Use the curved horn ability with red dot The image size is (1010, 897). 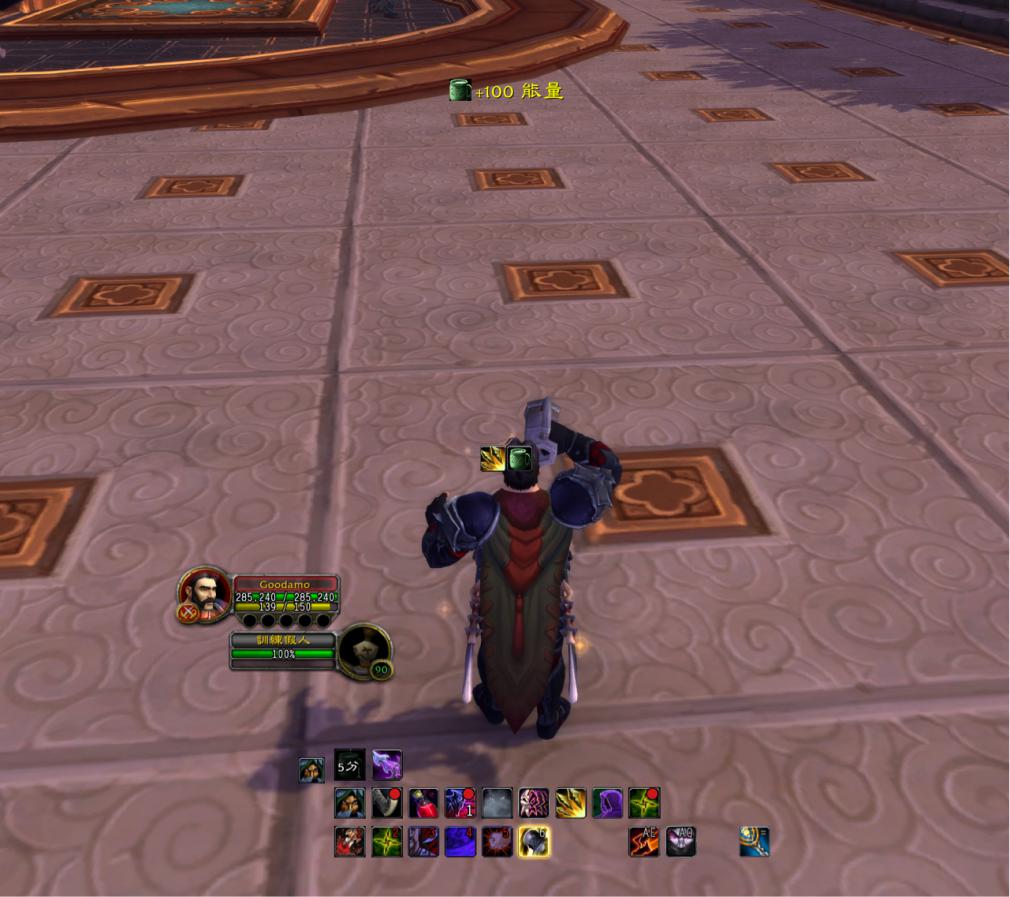point(387,803)
